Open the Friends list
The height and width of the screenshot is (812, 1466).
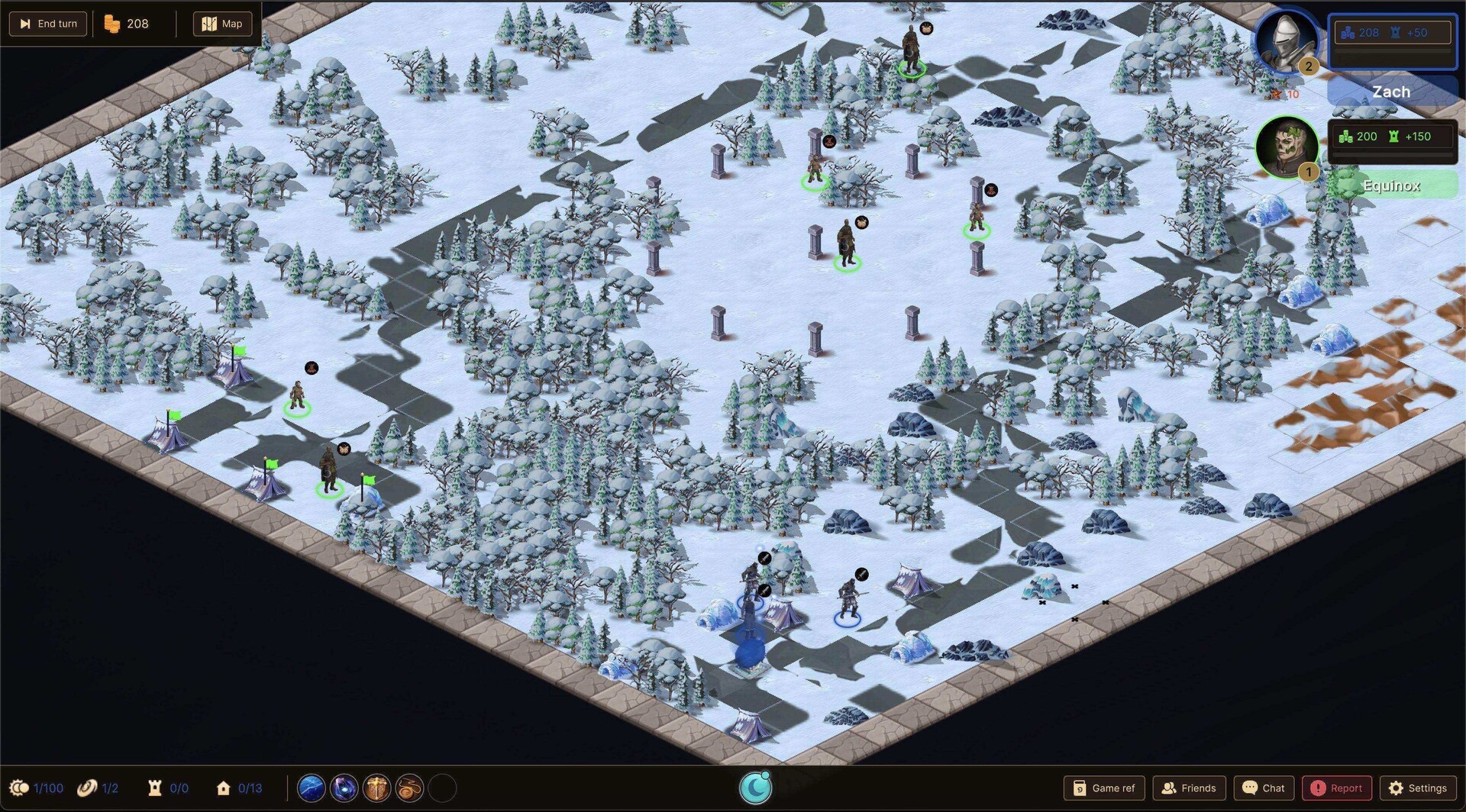pyautogui.click(x=1190, y=788)
